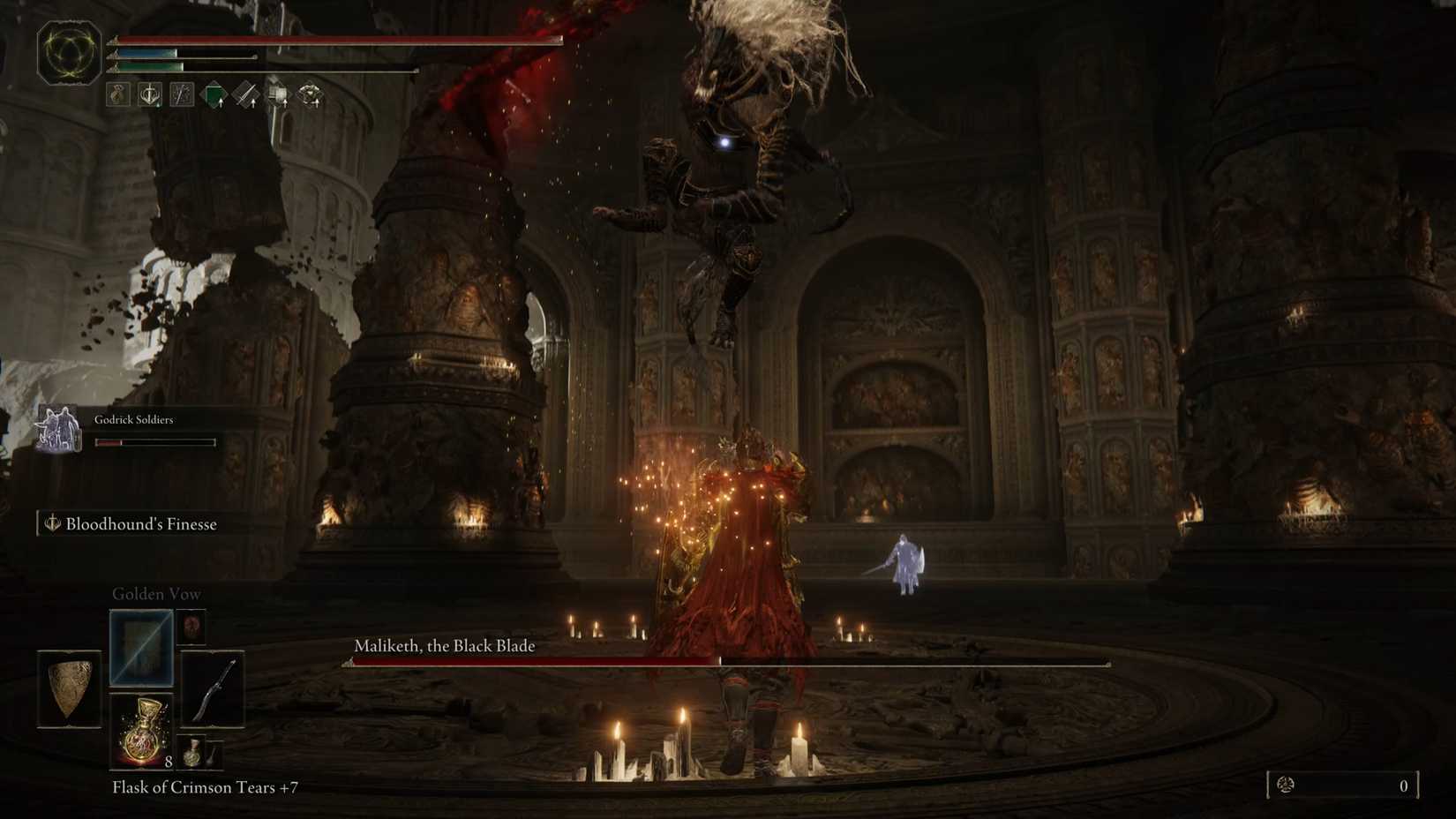1456x819 pixels.
Task: Click the Golden Vow spell name text
Action: (x=156, y=593)
